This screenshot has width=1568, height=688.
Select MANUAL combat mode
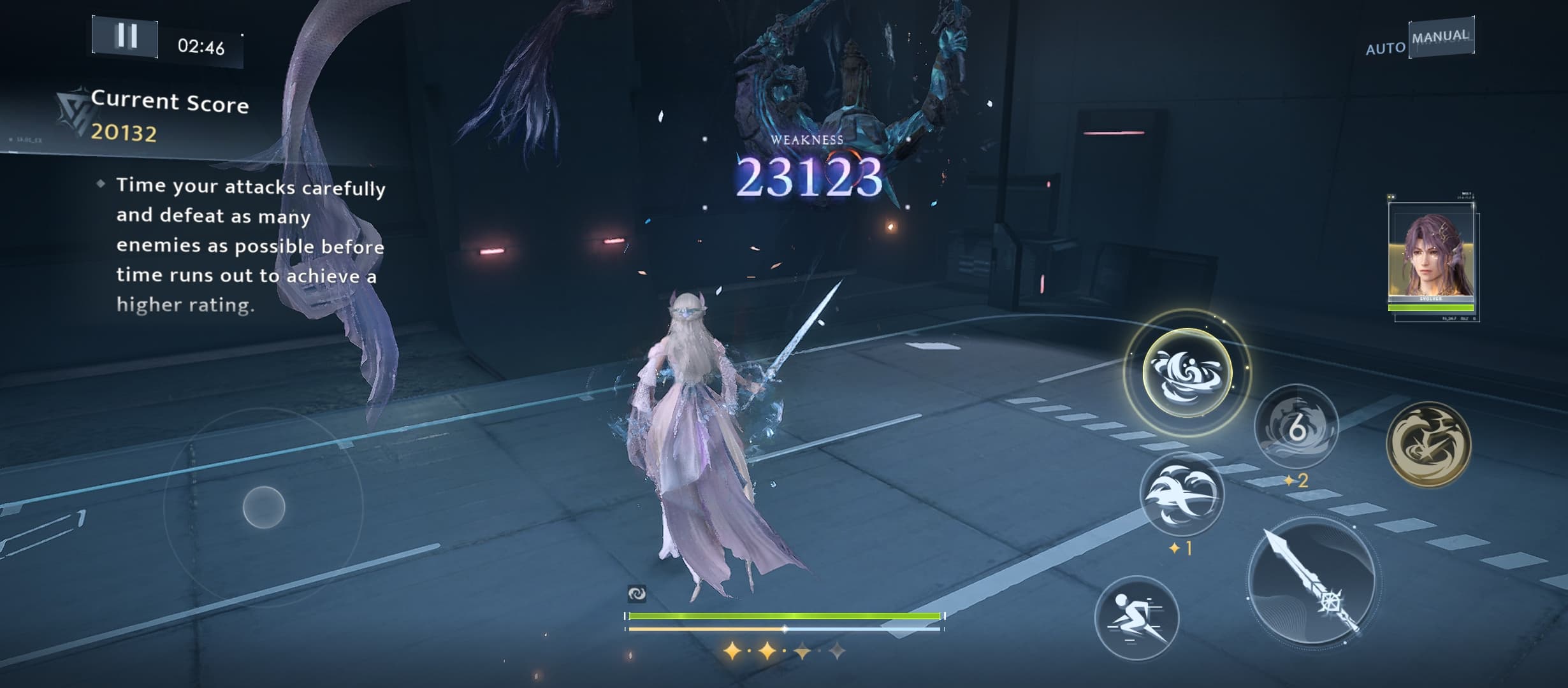pos(1441,37)
